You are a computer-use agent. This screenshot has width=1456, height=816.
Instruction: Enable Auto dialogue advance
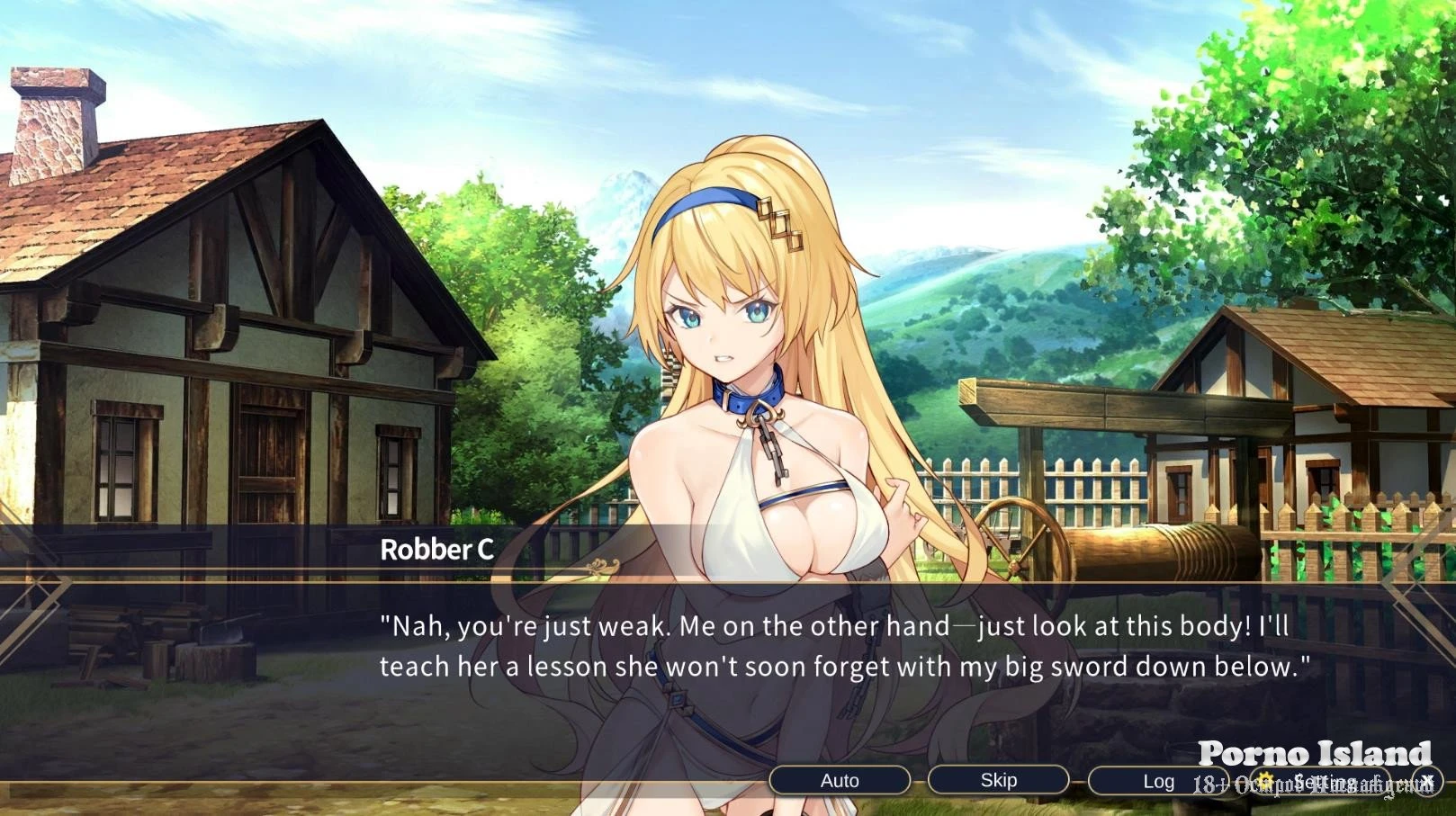(839, 781)
